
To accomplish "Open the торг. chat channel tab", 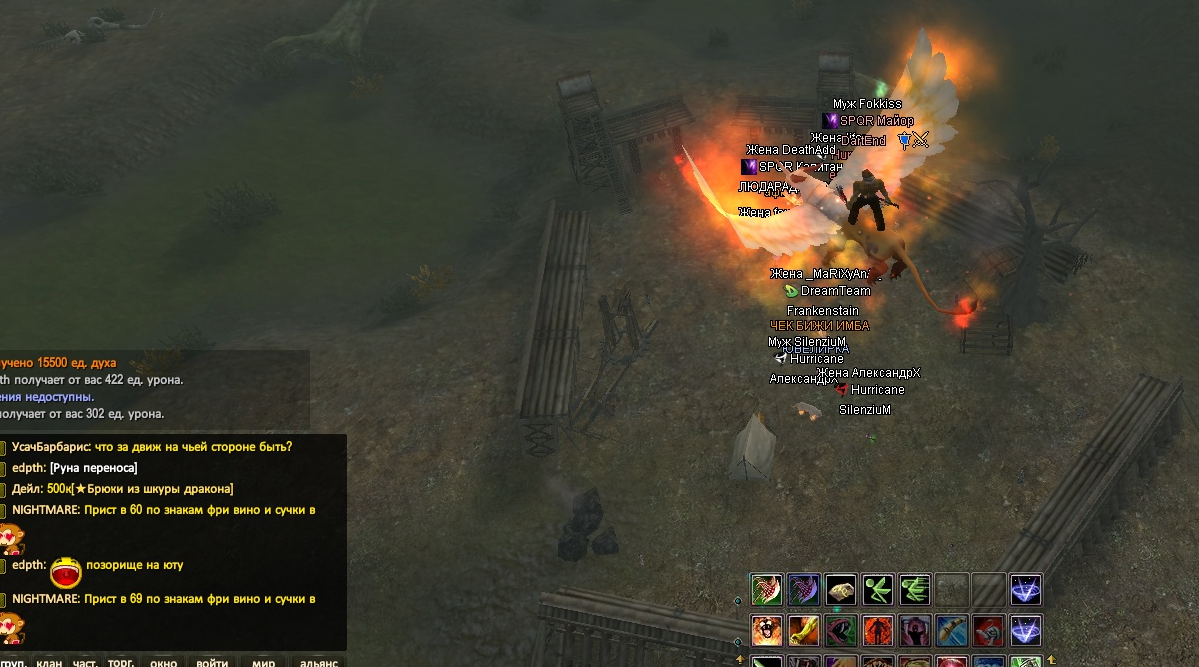I will [121, 661].
